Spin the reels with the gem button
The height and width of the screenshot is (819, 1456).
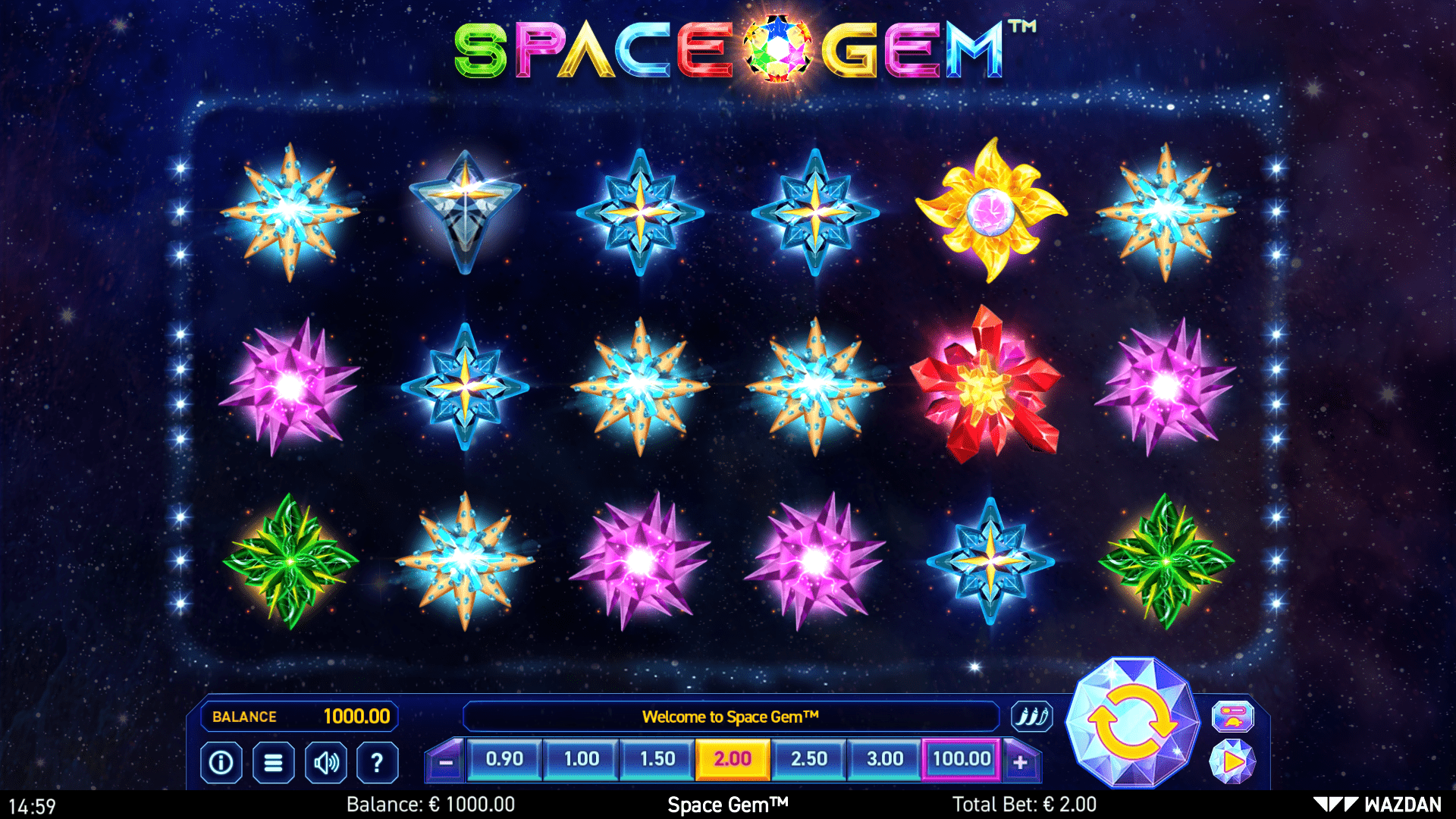click(x=1131, y=722)
